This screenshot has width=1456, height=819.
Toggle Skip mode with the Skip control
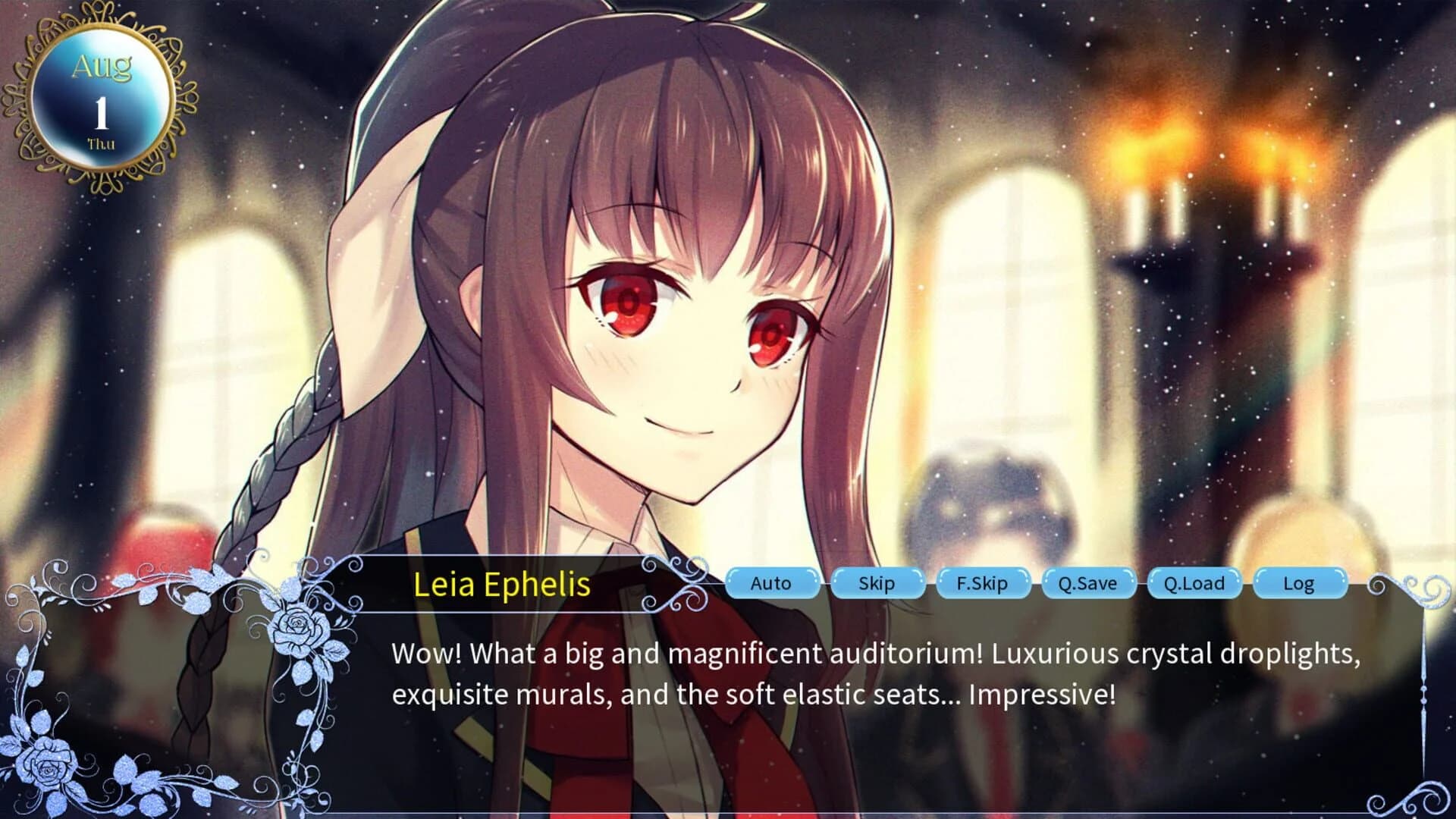(x=877, y=584)
